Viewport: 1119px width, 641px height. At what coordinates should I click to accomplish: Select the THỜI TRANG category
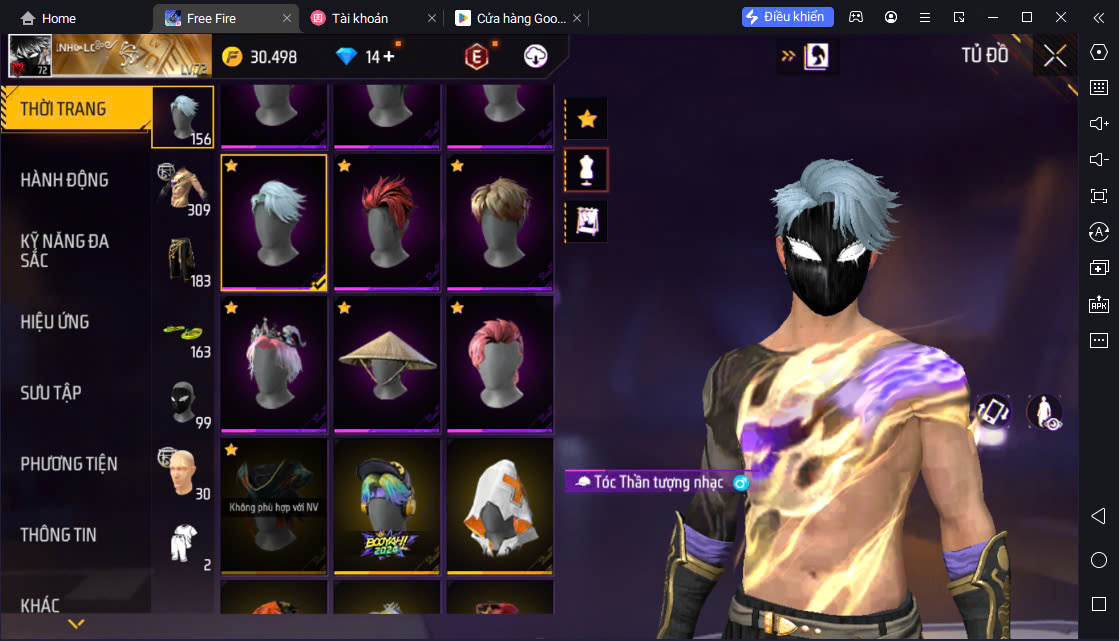64,109
